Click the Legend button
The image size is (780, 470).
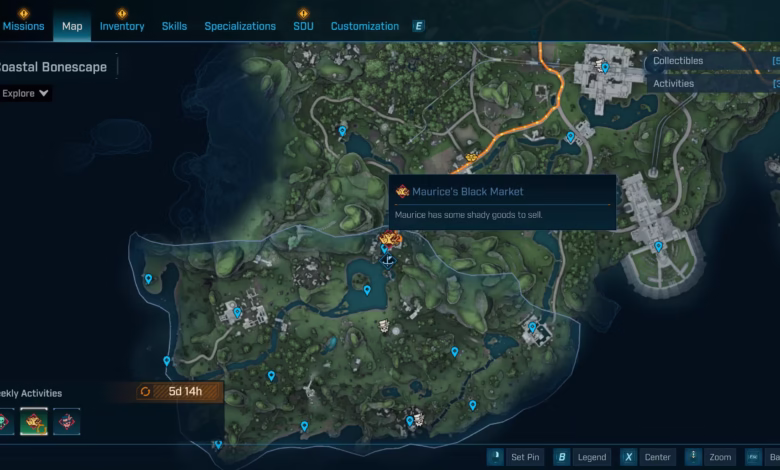[x=581, y=457]
